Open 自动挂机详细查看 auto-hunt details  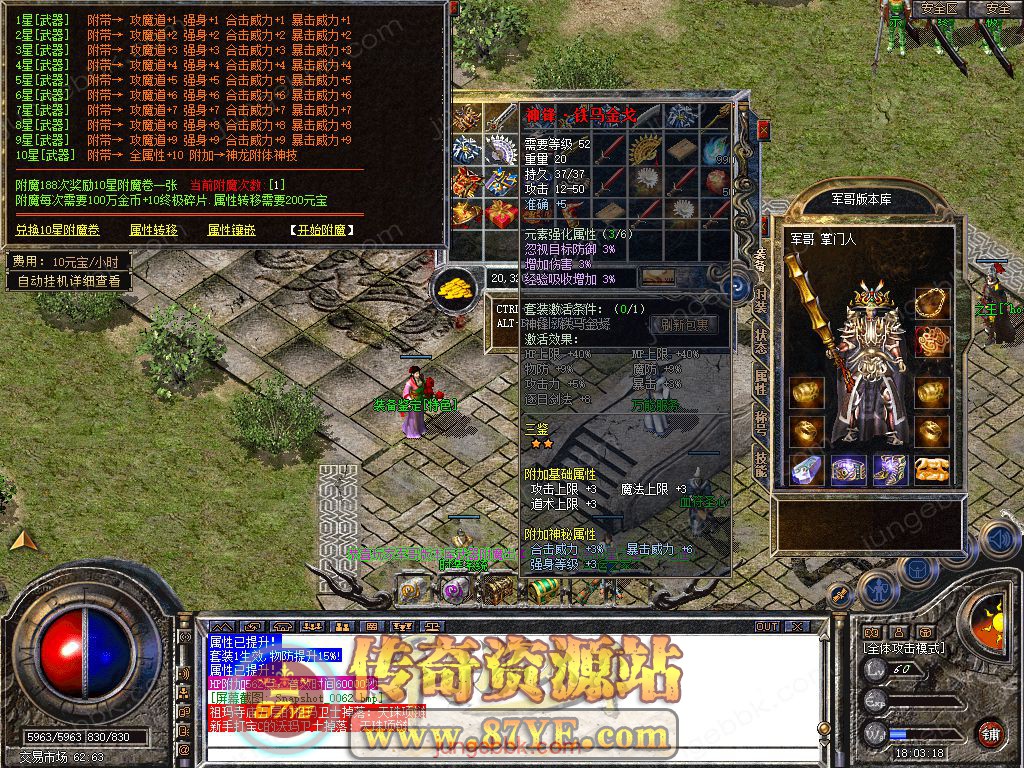pyautogui.click(x=69, y=281)
